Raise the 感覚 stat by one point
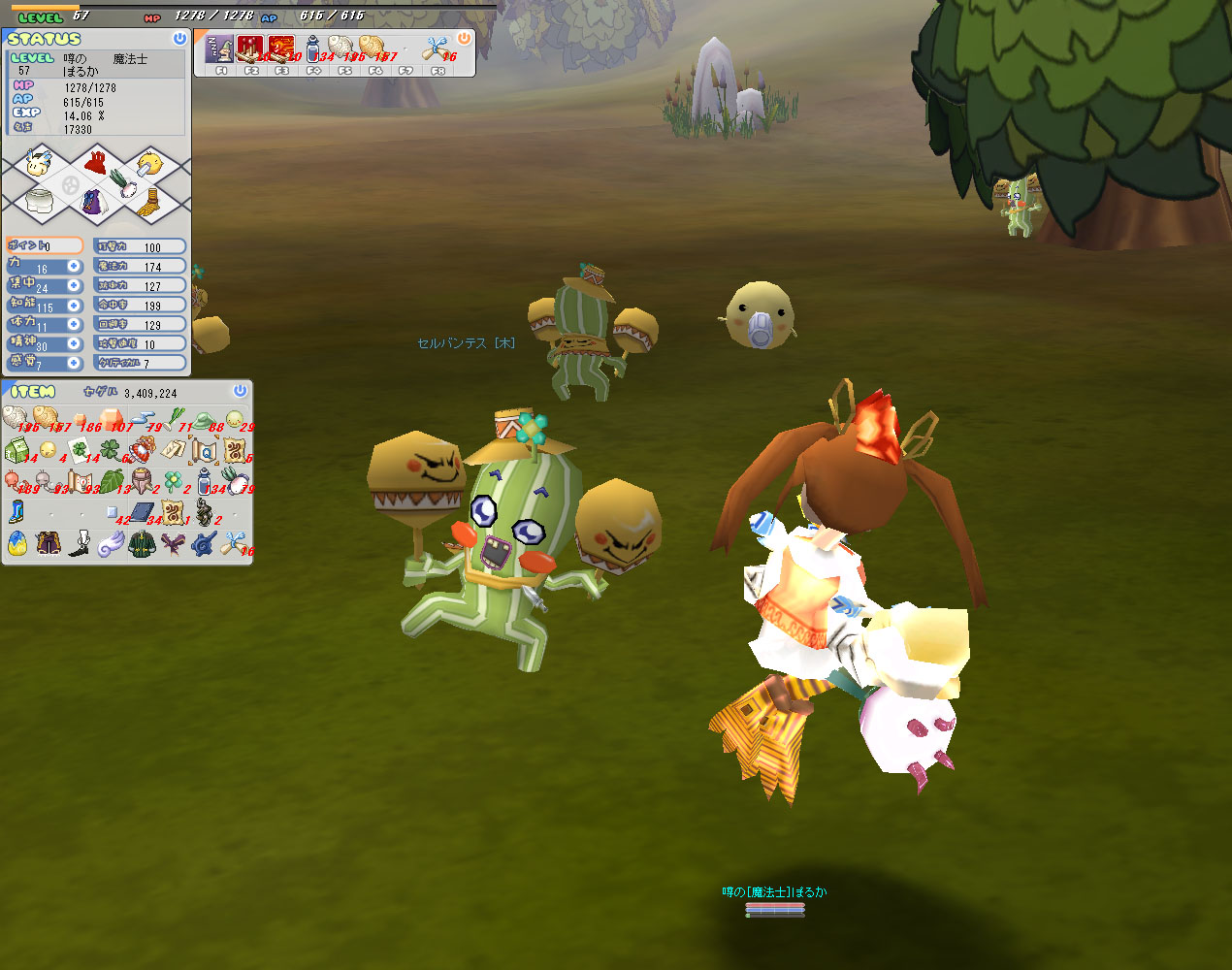Viewport: 1232px width, 970px height. (74, 363)
